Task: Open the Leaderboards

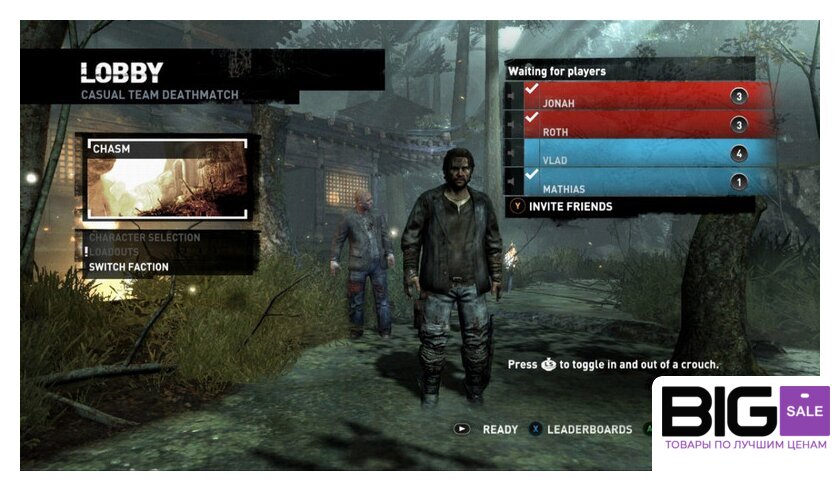Action: tap(588, 429)
